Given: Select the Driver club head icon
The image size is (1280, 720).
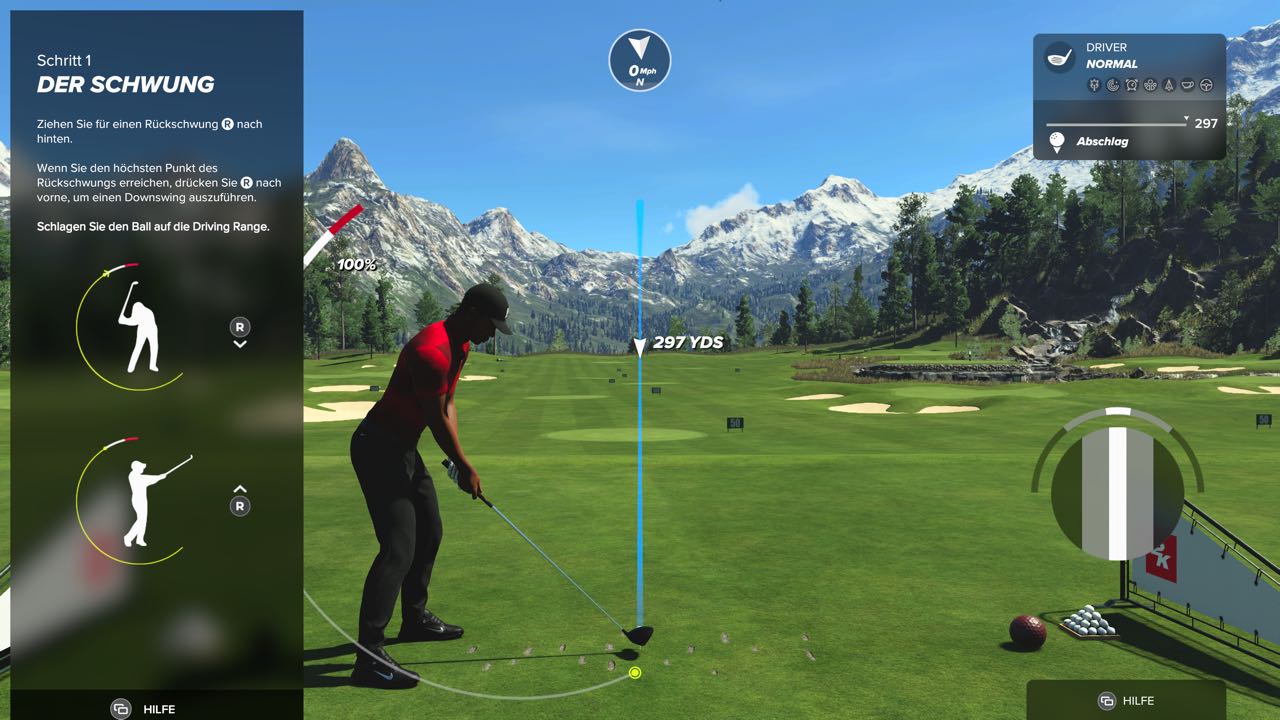Looking at the screenshot, I should pyautogui.click(x=1058, y=57).
